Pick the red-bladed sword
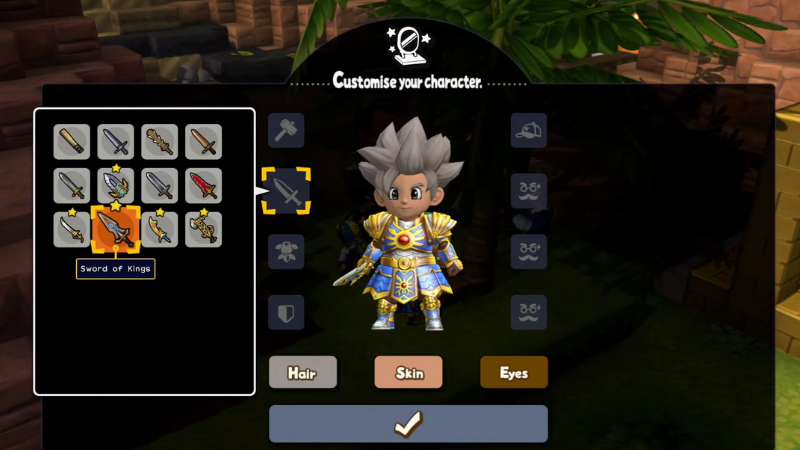Viewport: 800px width, 450px height. tap(203, 186)
